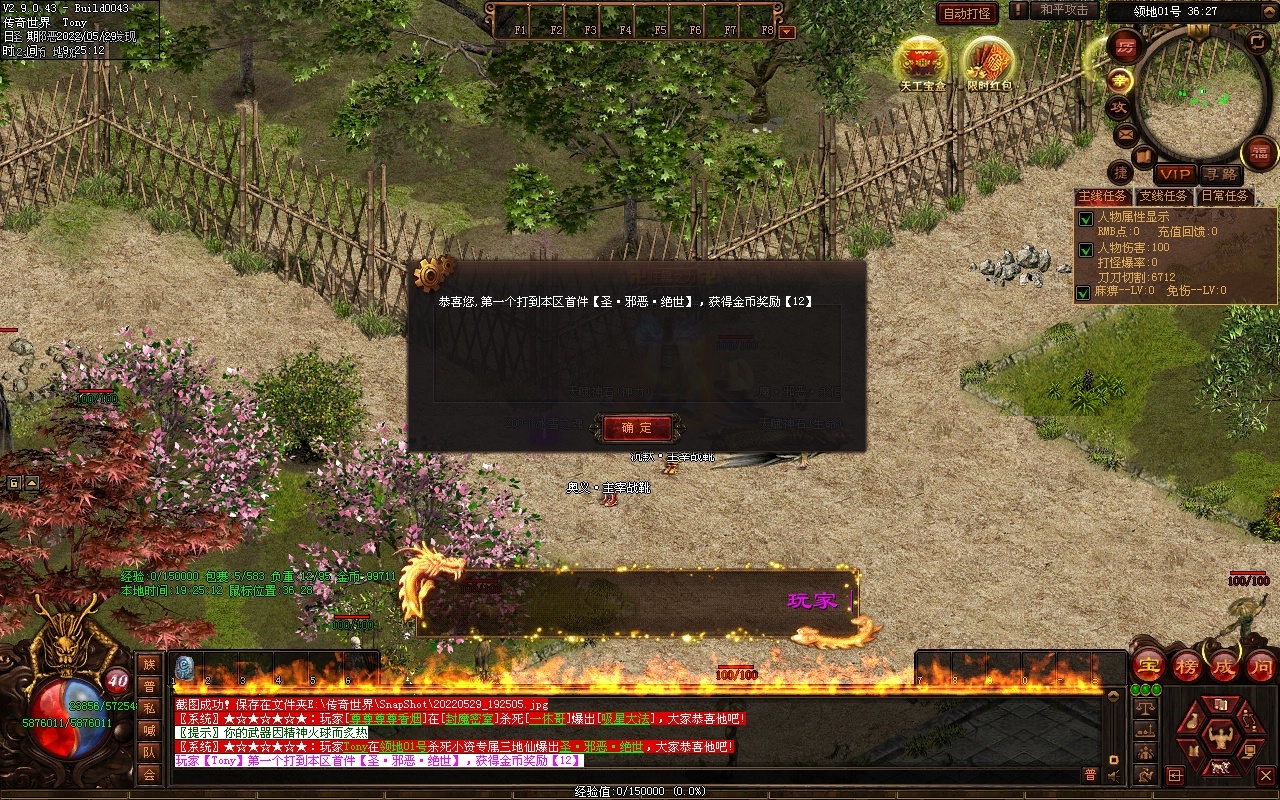1280x800 pixels.
Task: Toggle 自动打怪 auto-fight
Action: (967, 14)
